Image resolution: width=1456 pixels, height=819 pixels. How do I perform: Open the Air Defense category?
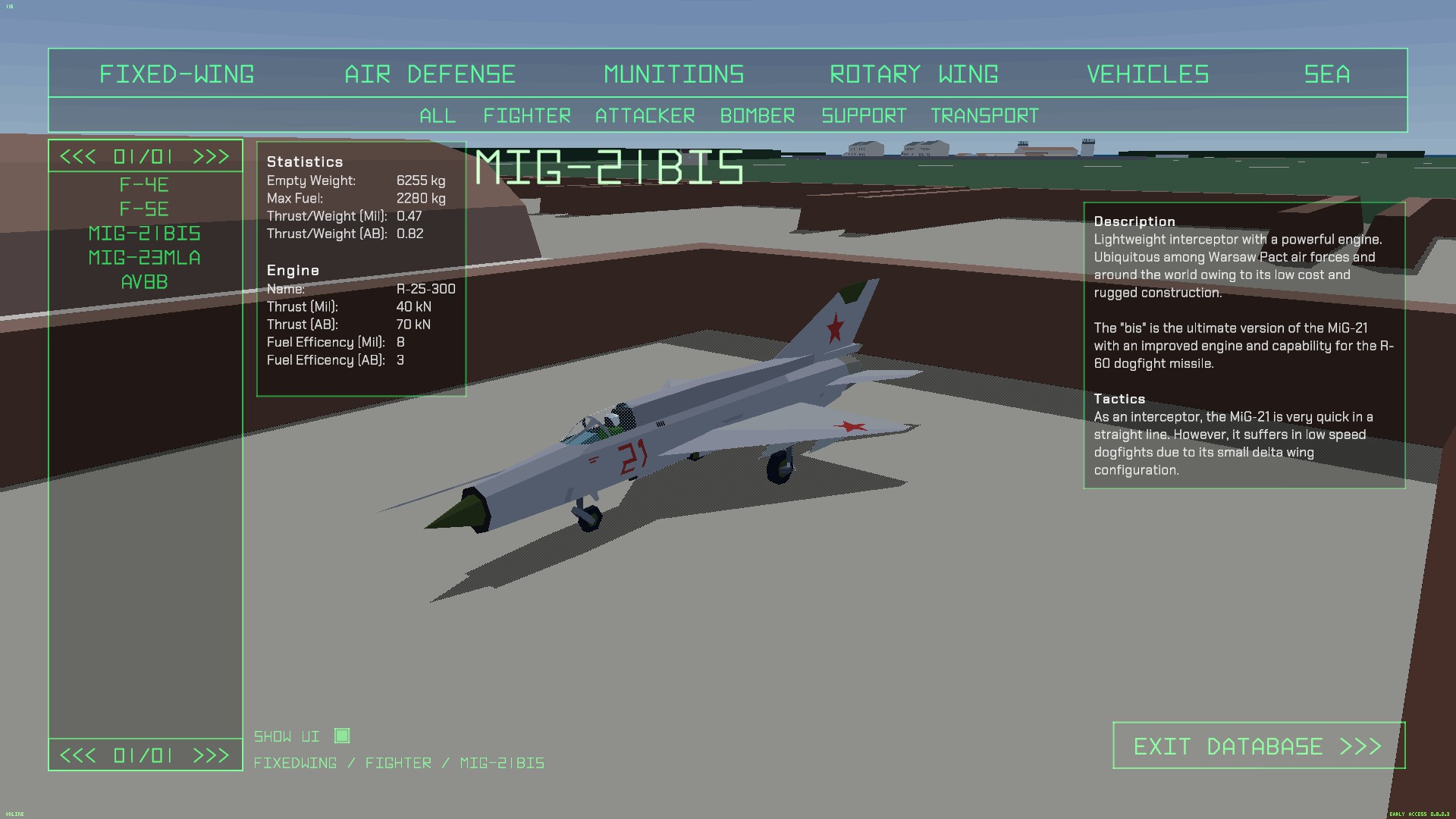tap(430, 74)
